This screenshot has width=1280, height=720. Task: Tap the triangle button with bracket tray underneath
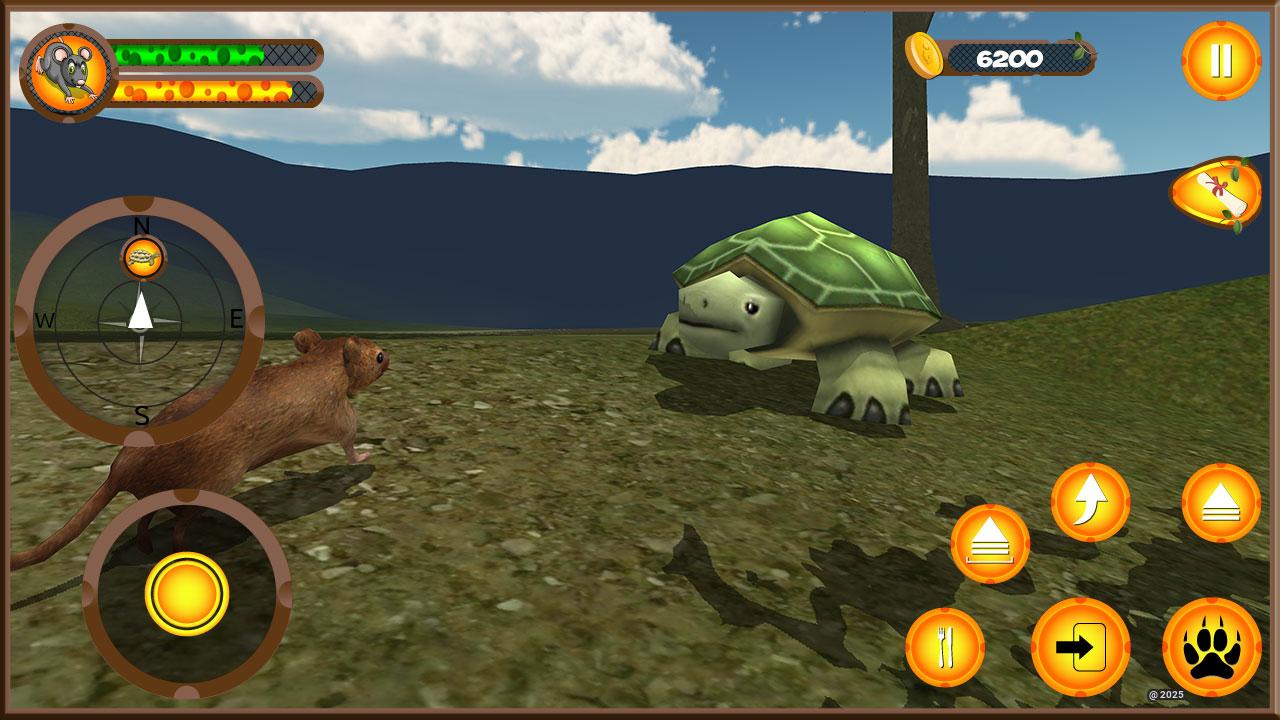(990, 544)
